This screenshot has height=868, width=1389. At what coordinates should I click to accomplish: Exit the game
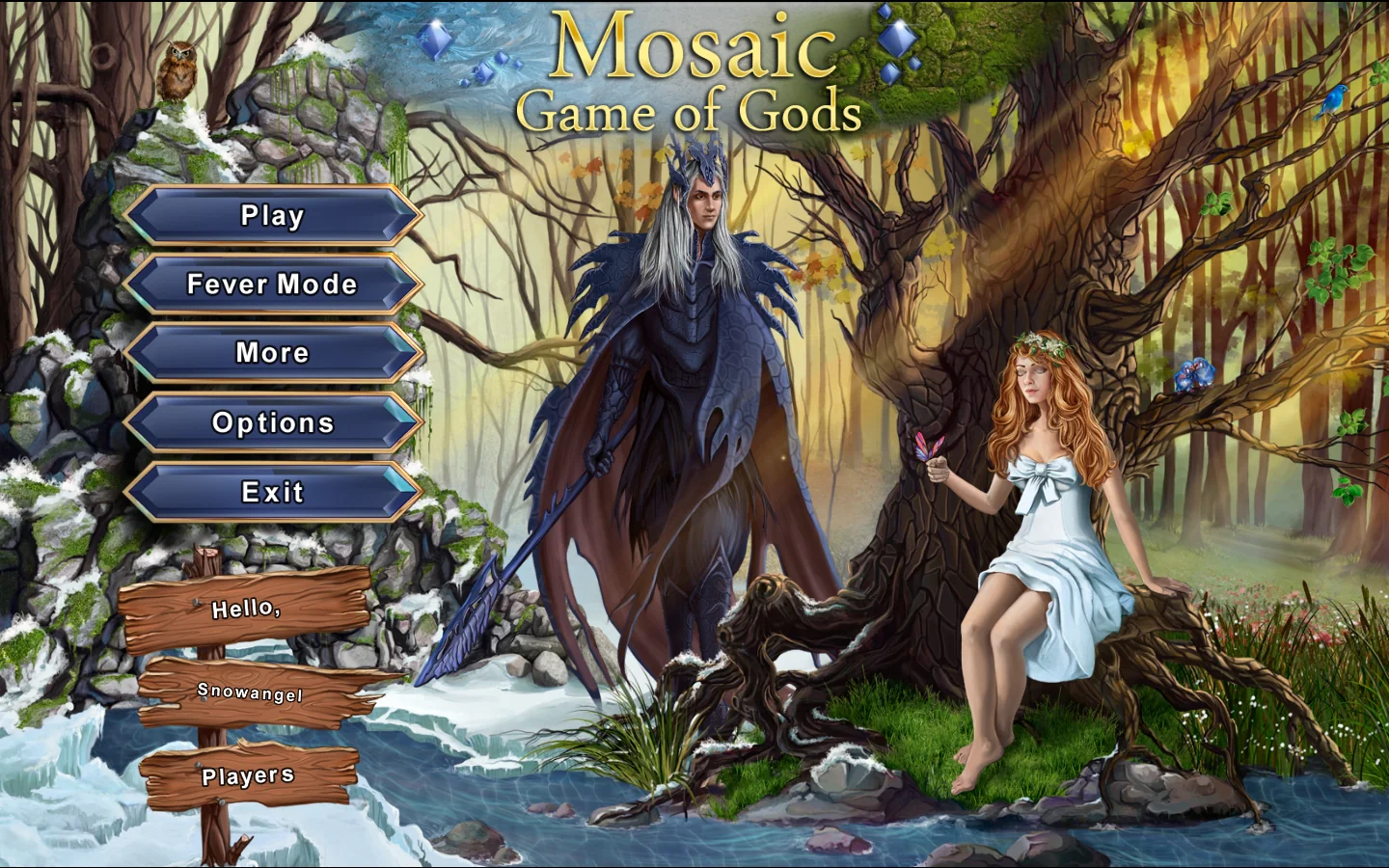click(x=272, y=492)
